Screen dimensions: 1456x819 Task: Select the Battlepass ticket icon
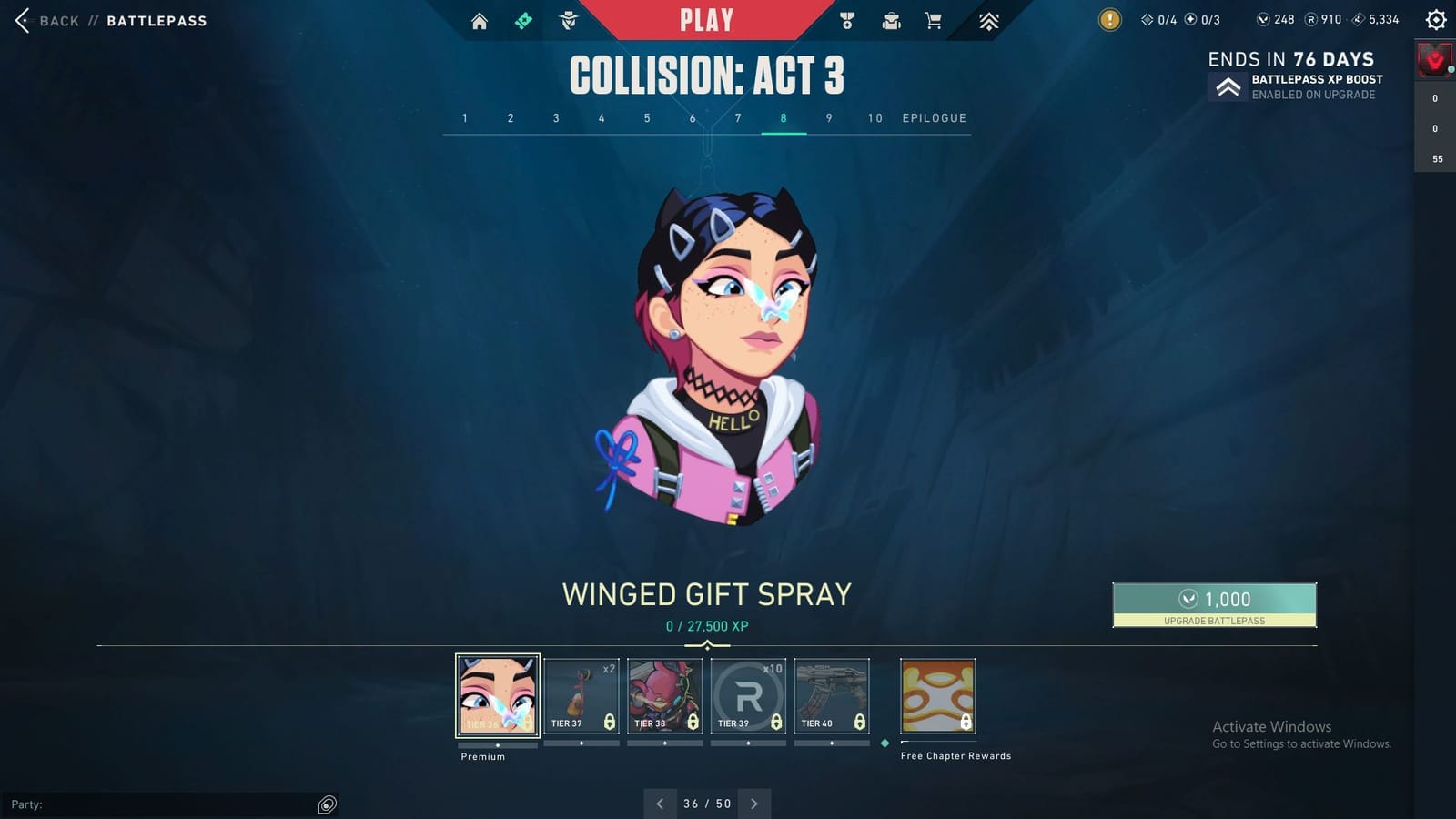coord(523,20)
